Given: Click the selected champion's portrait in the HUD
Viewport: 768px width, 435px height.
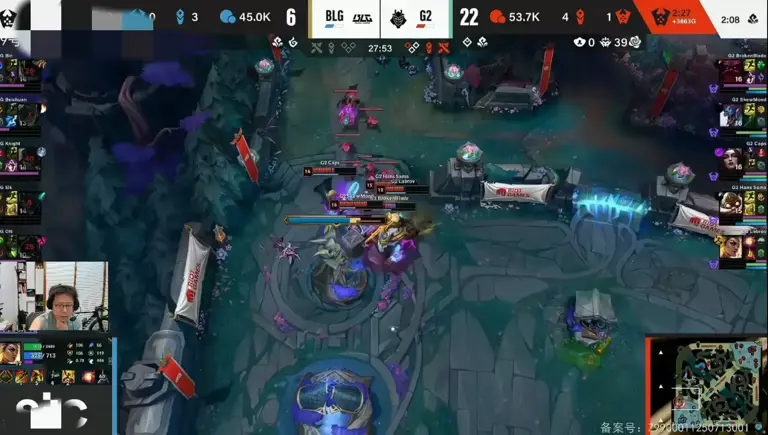Looking at the screenshot, I should coord(11,353).
